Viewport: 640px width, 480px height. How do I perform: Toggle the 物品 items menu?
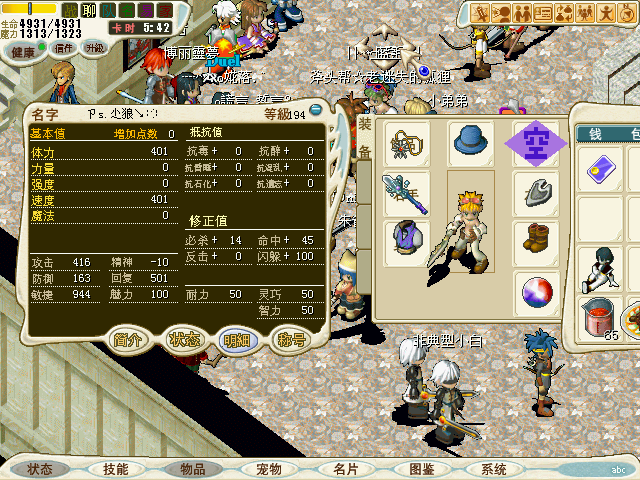coord(193,468)
